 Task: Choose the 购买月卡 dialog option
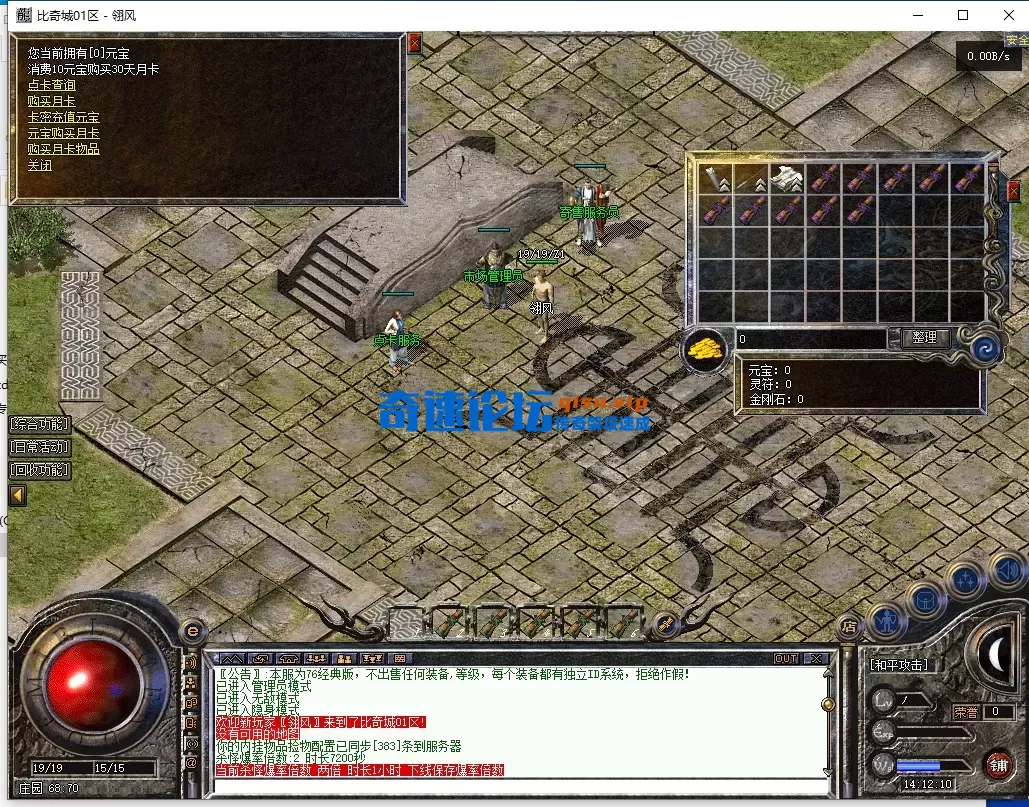click(52, 101)
